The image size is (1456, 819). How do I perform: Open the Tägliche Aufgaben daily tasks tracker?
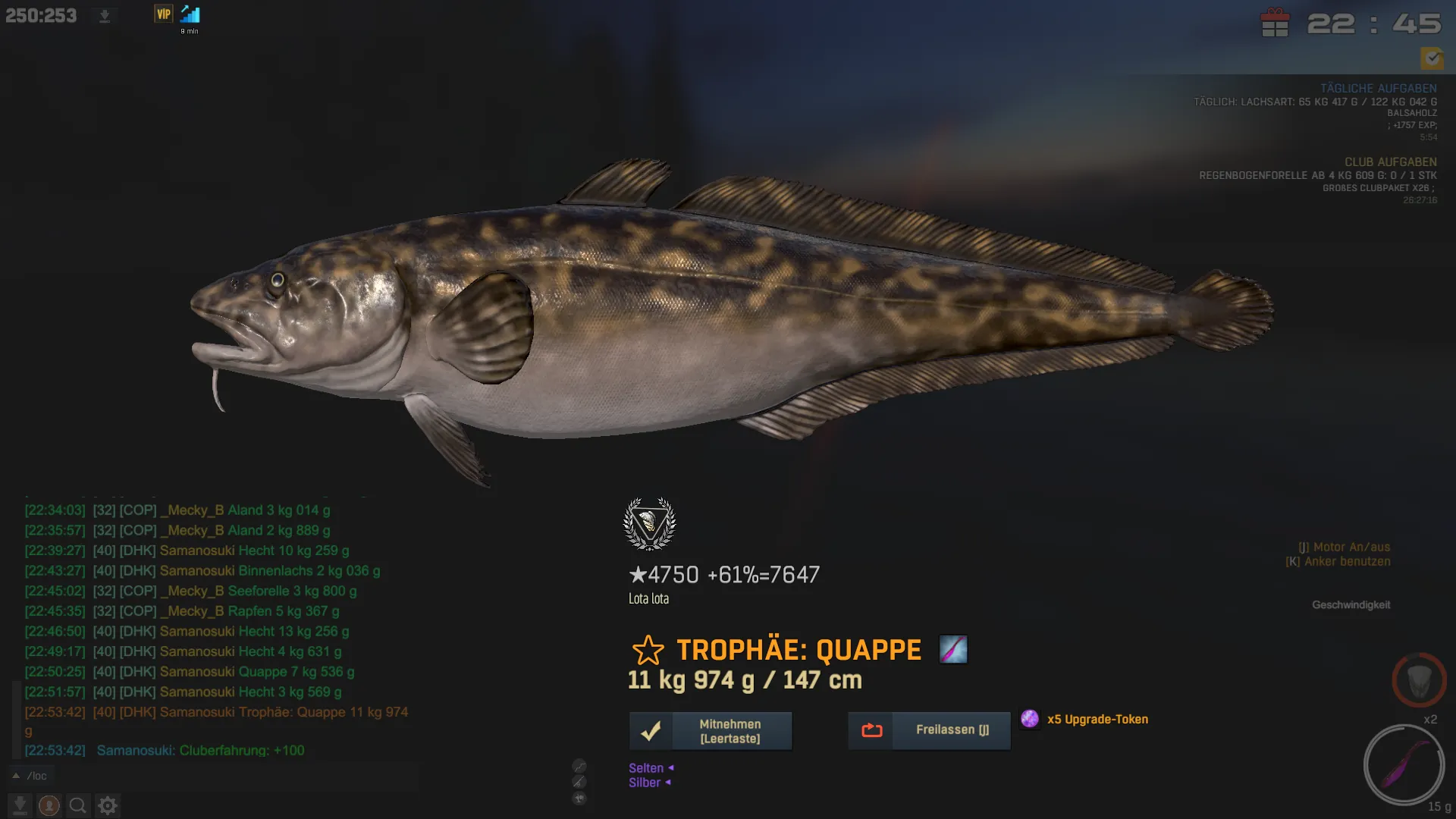coord(1378,89)
